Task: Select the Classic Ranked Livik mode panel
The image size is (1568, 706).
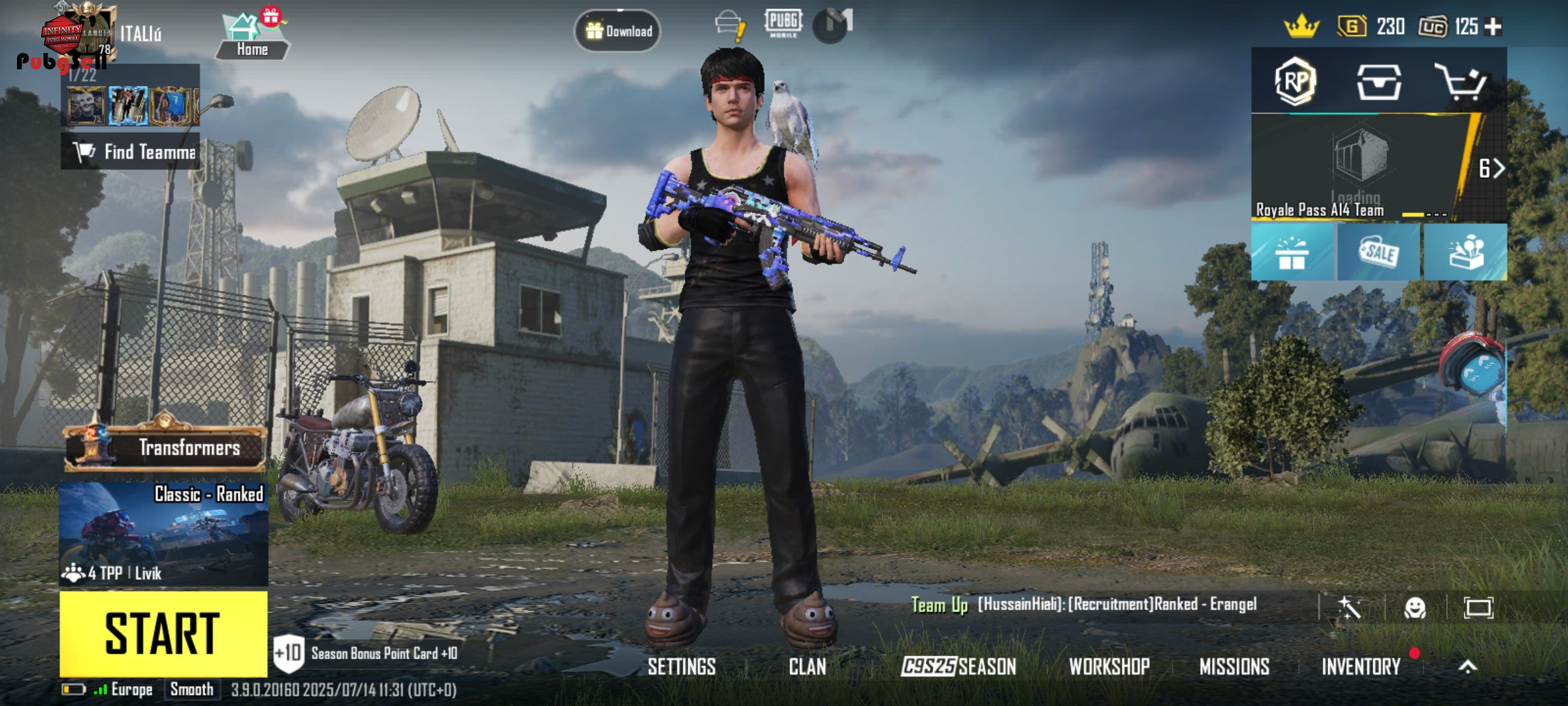Action: point(163,533)
